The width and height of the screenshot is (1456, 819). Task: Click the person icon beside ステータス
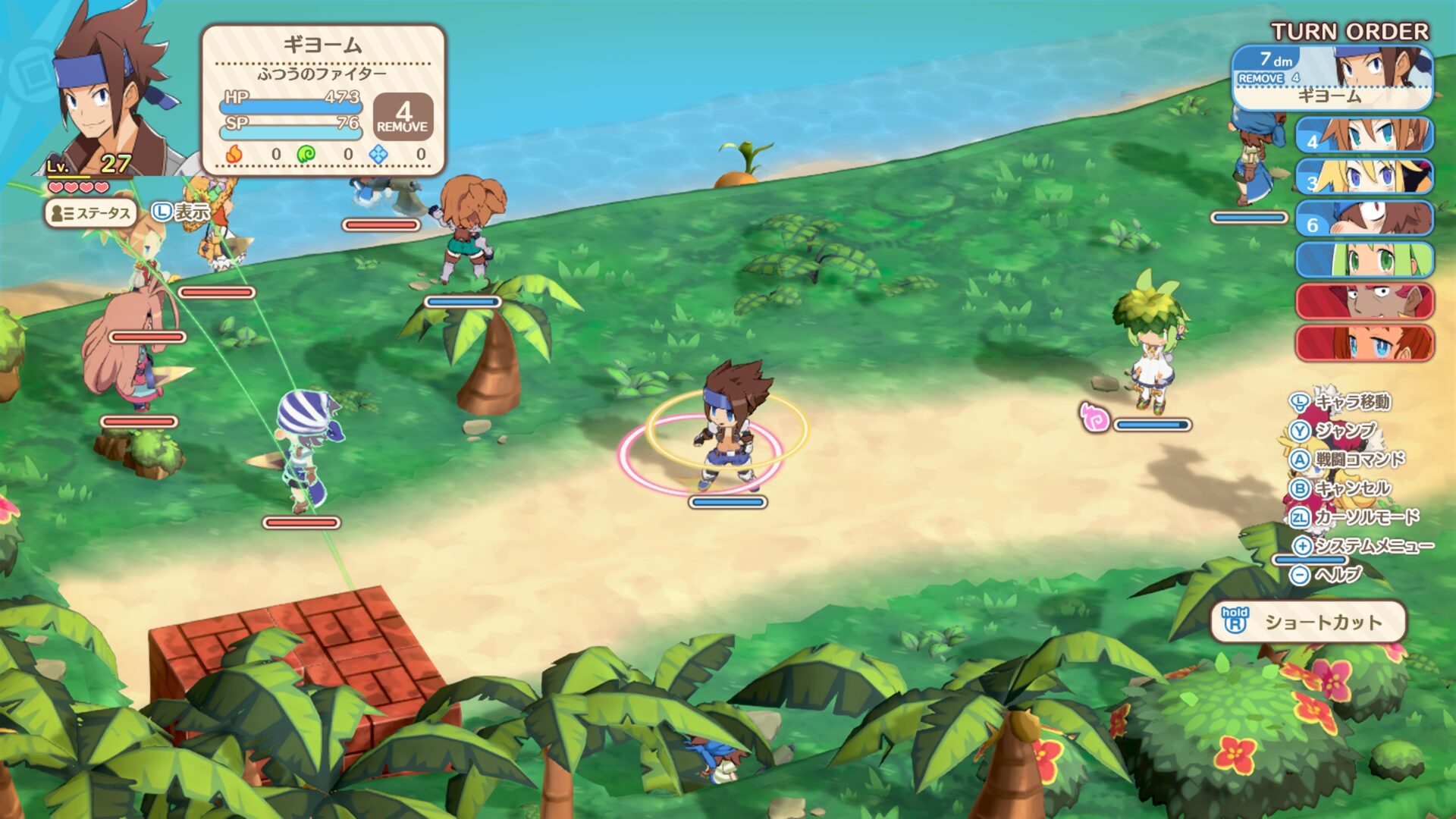tap(57, 215)
